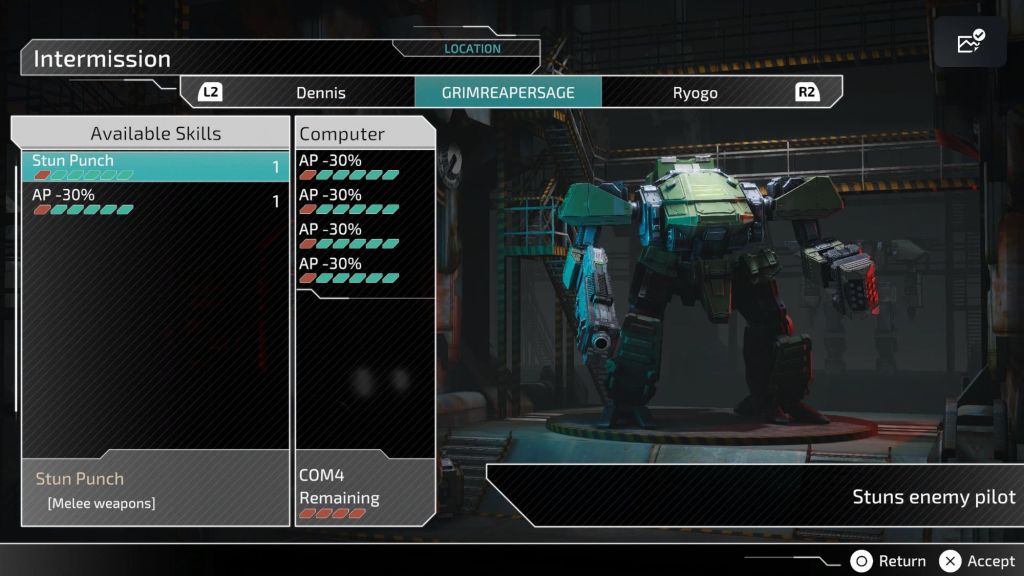
Task: Choose AP -30% from Available Skills
Action: (155, 201)
